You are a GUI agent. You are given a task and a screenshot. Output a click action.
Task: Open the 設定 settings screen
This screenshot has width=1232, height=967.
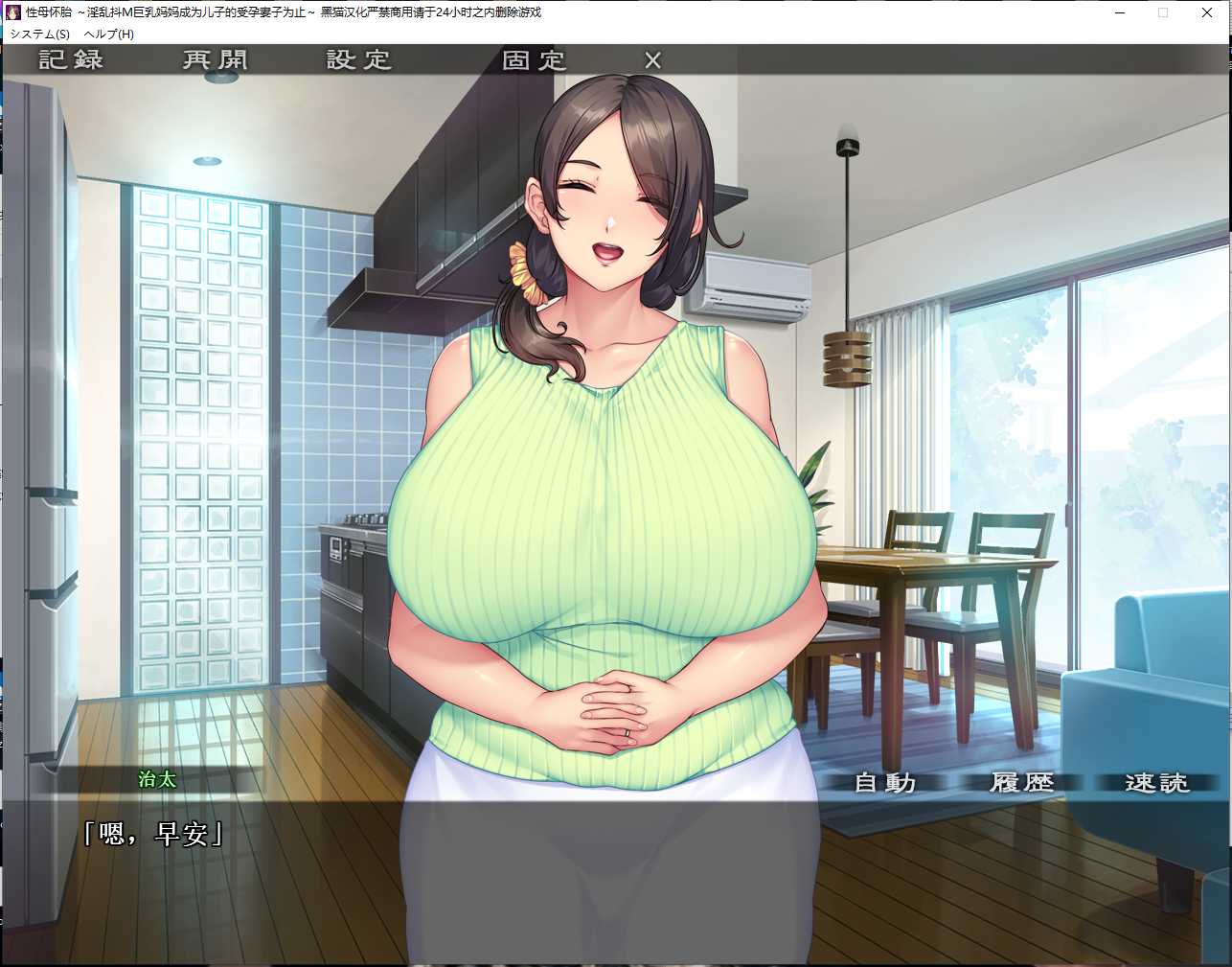click(x=359, y=58)
